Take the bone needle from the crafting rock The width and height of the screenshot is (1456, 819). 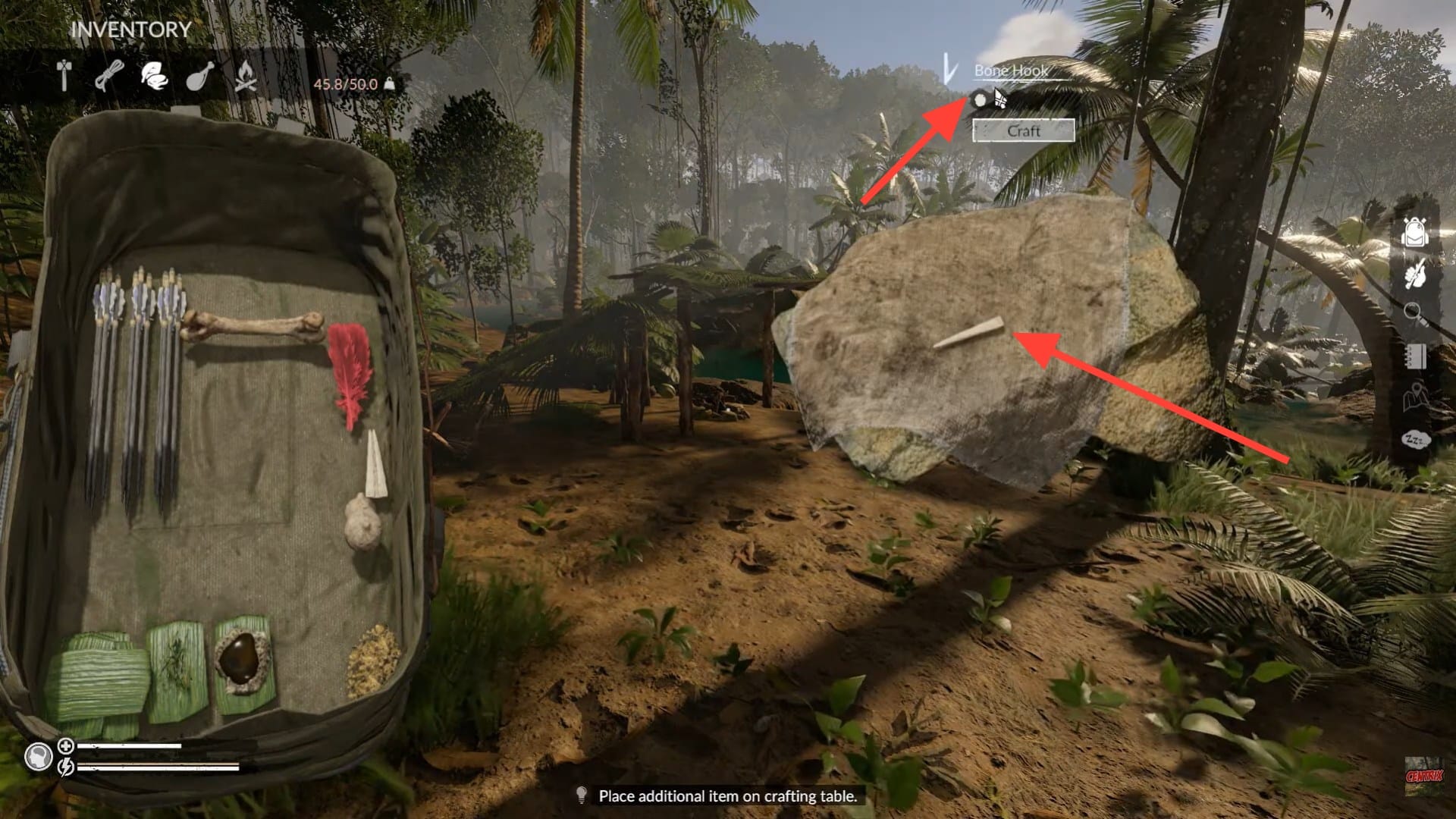pos(969,334)
